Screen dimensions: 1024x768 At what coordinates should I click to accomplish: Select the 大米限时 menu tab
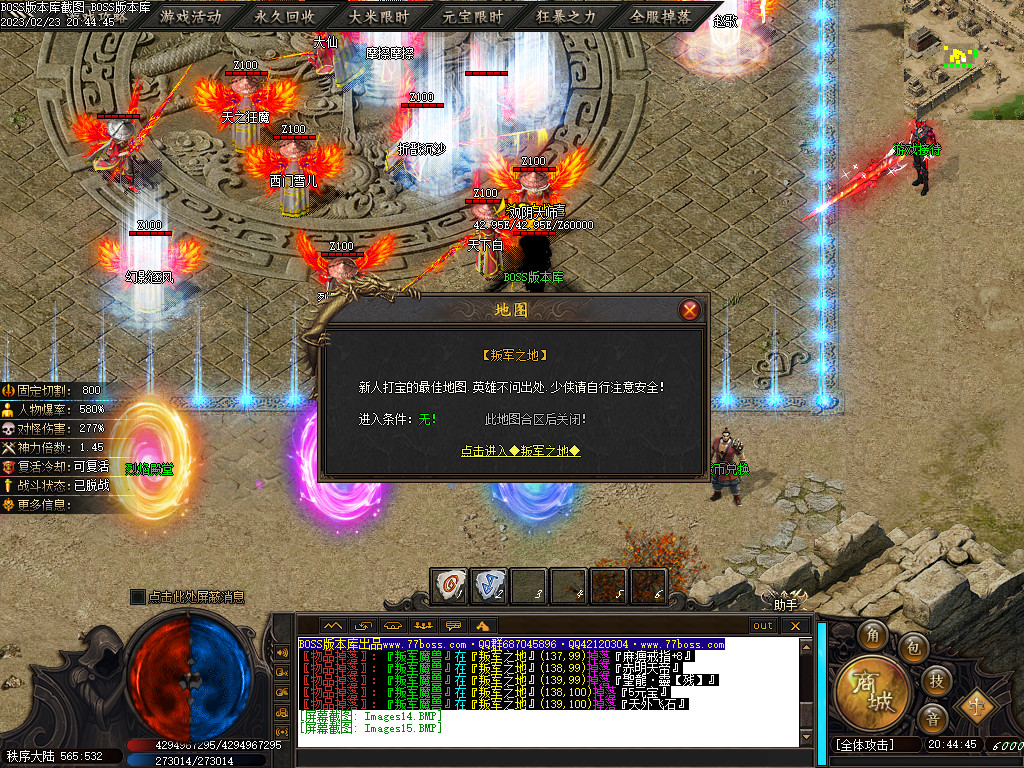[x=379, y=17]
